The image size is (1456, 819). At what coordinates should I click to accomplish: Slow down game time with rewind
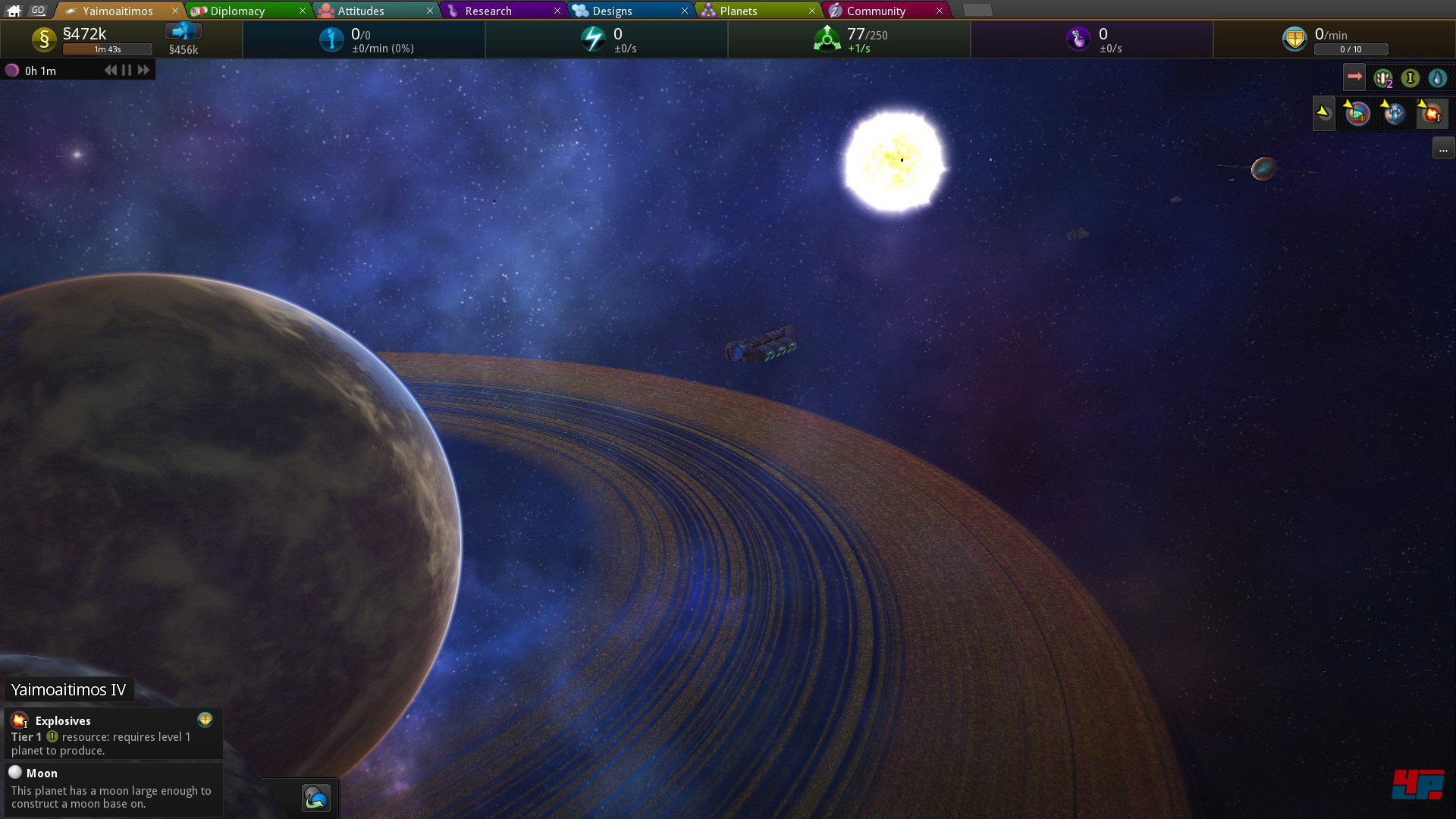(111, 71)
